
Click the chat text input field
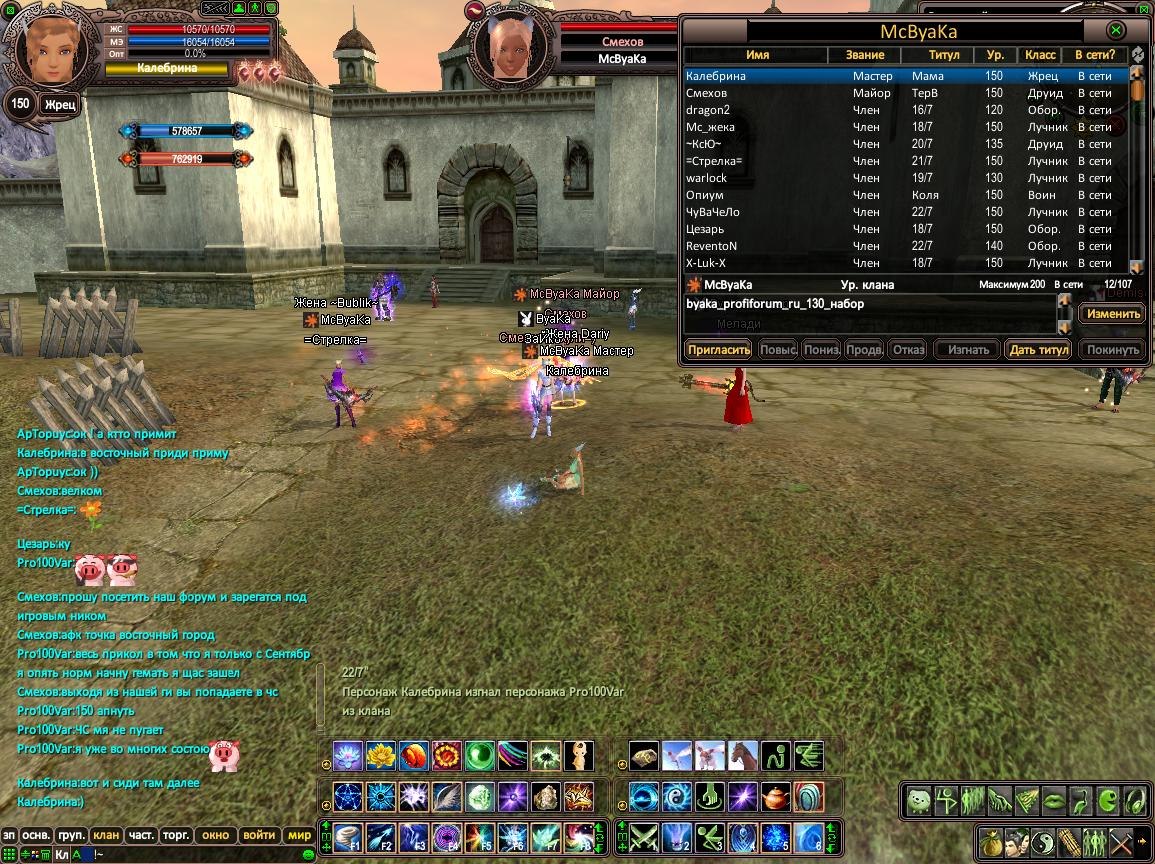pos(200,854)
